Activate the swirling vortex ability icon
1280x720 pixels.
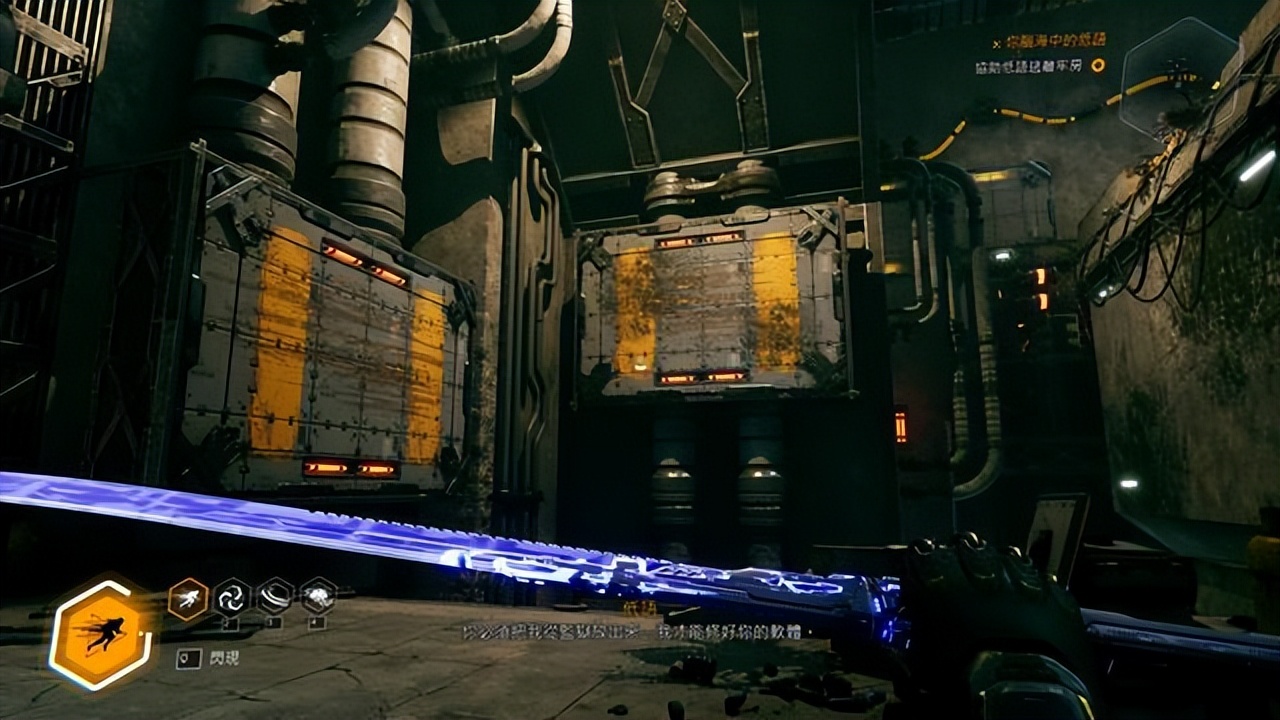[x=231, y=597]
